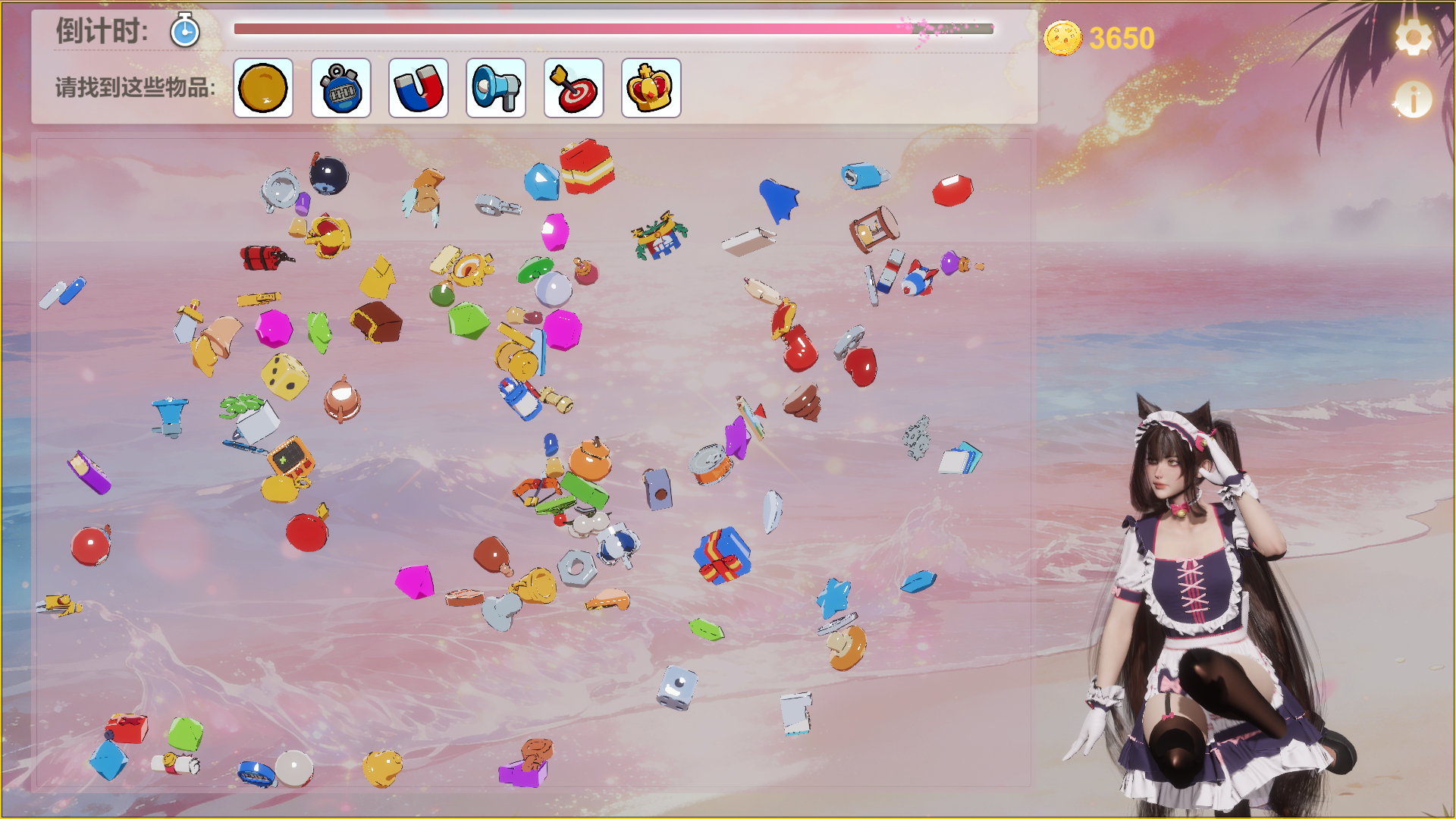Show the info panel
Screen dimensions: 1456x819
click(x=1413, y=99)
